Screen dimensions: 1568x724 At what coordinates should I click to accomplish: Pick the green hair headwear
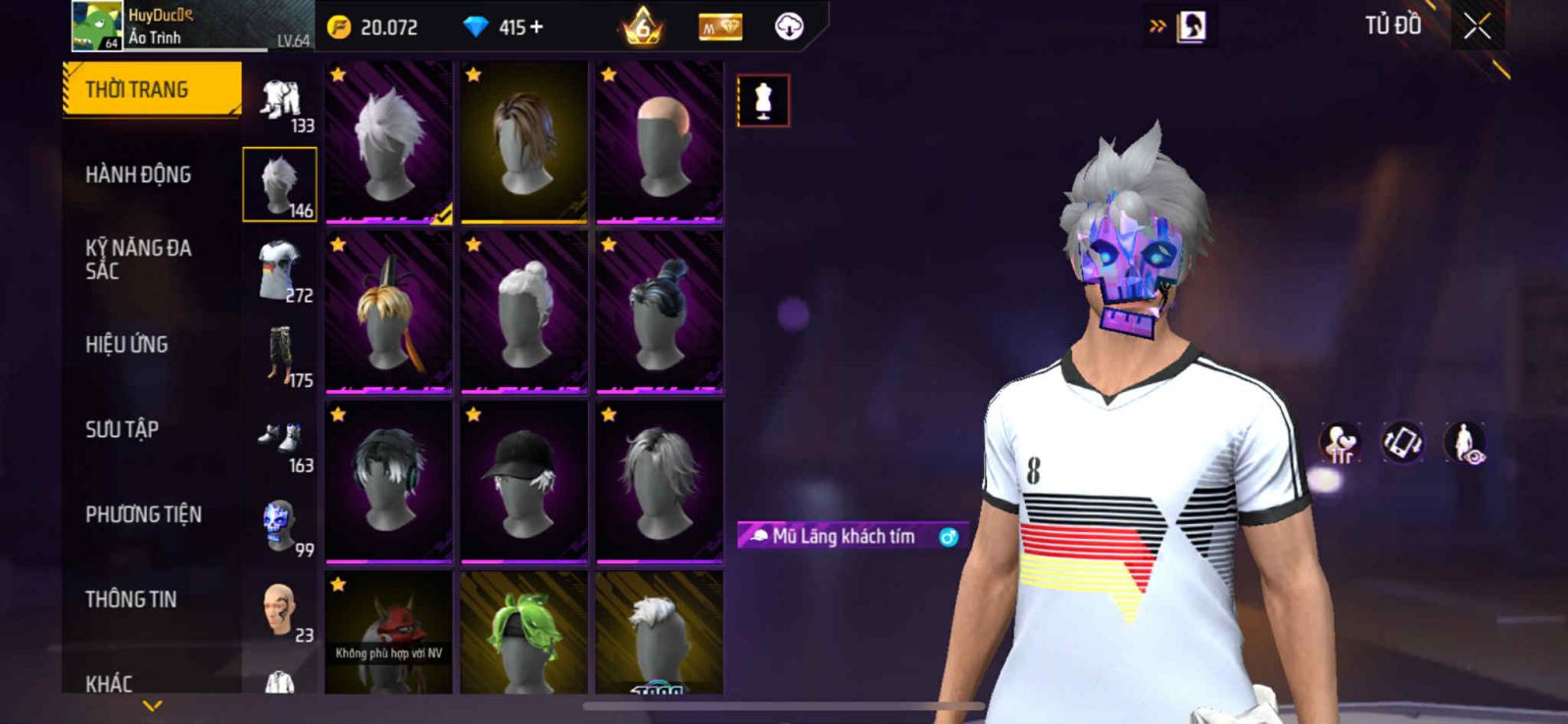point(524,634)
